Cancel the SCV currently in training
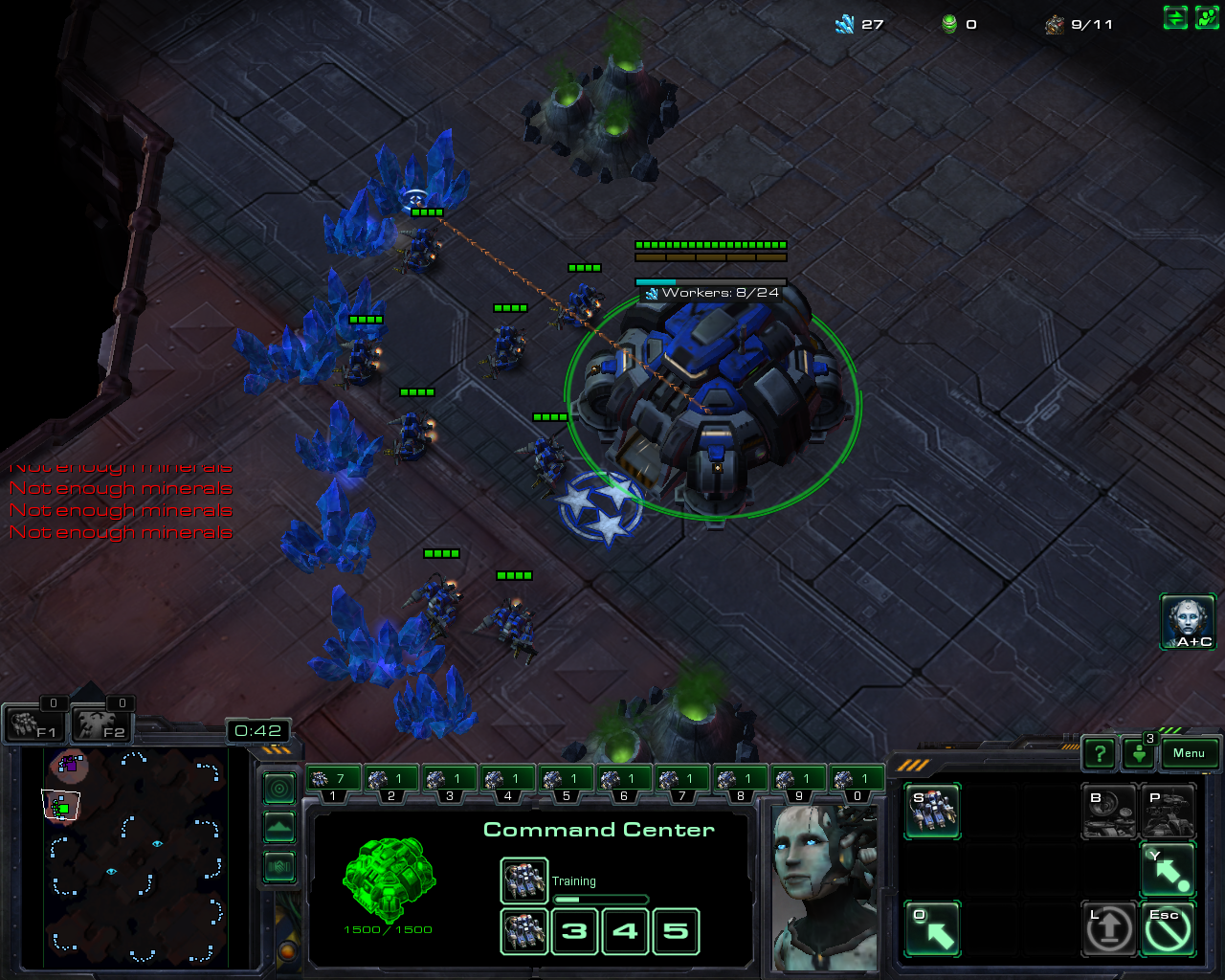1225x980 pixels. pyautogui.click(x=524, y=880)
